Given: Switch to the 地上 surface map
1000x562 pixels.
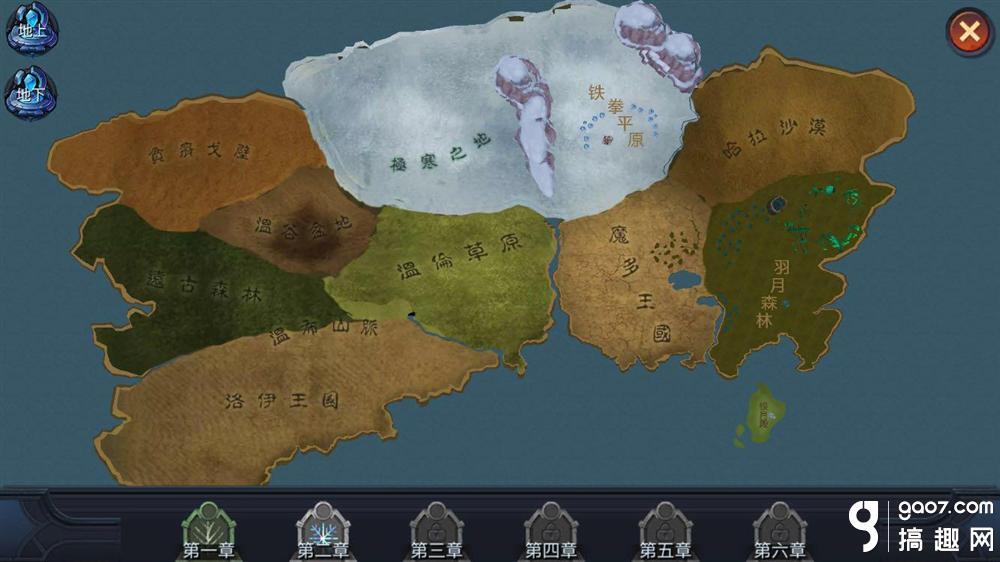Looking at the screenshot, I should click(32, 30).
